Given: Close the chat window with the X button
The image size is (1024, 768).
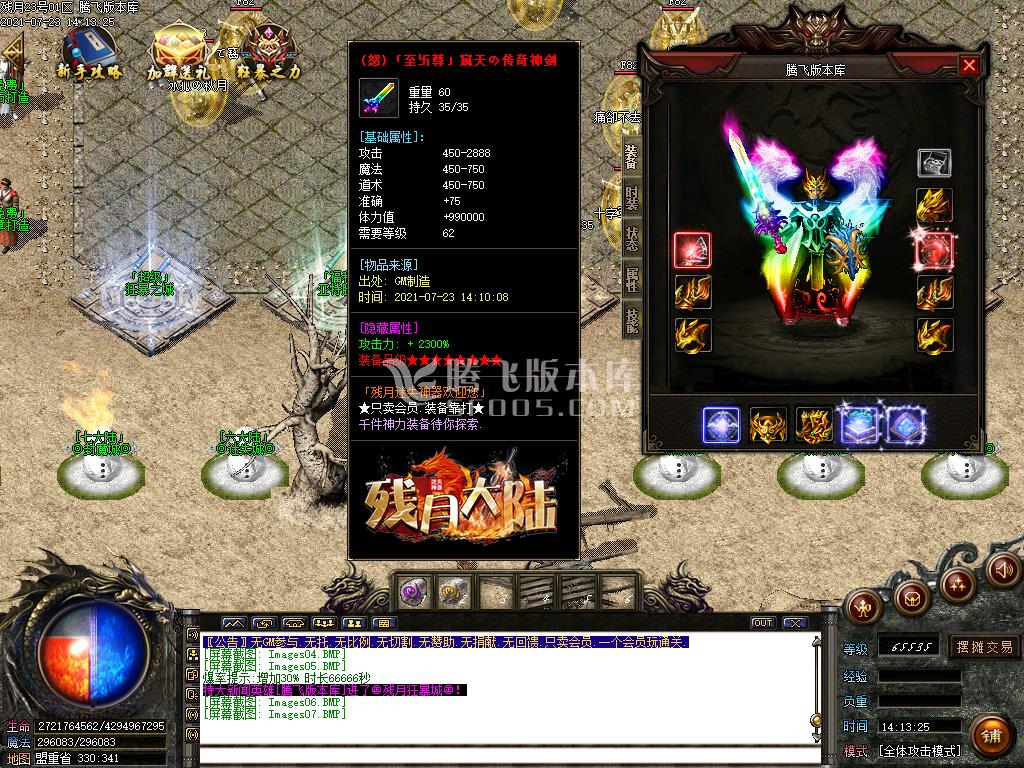Looking at the screenshot, I should 795,623.
